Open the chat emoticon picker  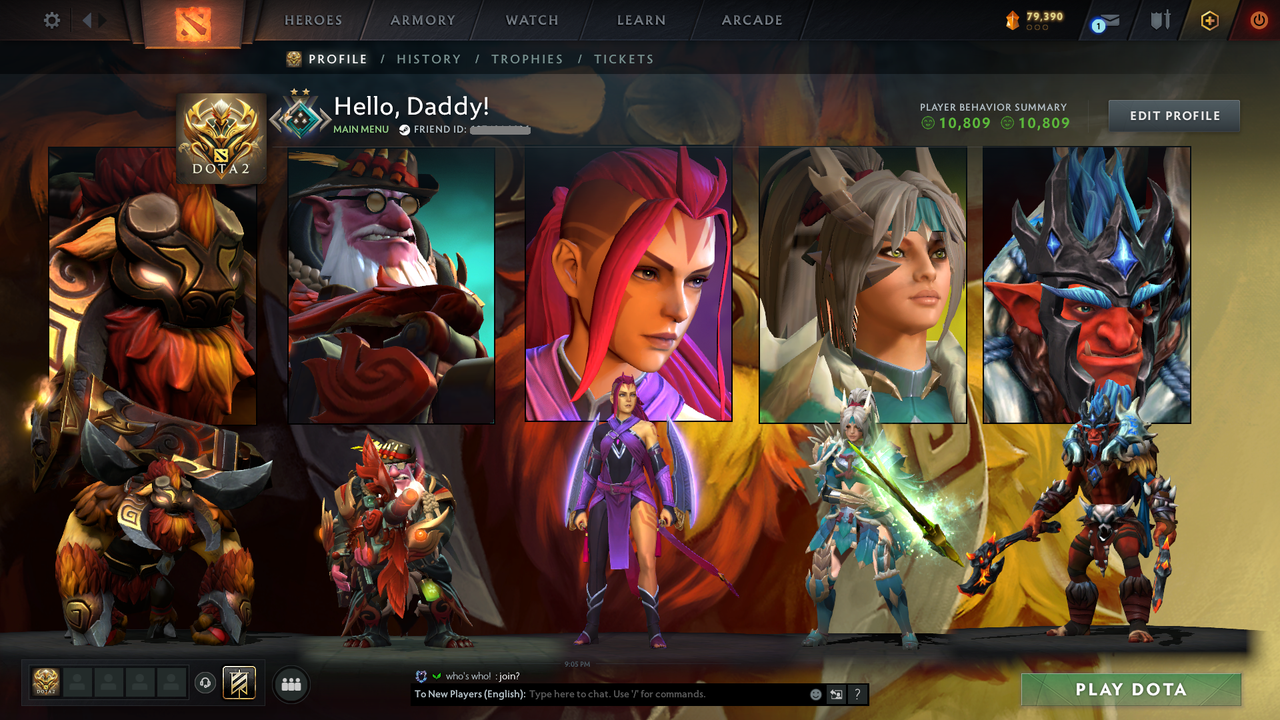[815, 693]
